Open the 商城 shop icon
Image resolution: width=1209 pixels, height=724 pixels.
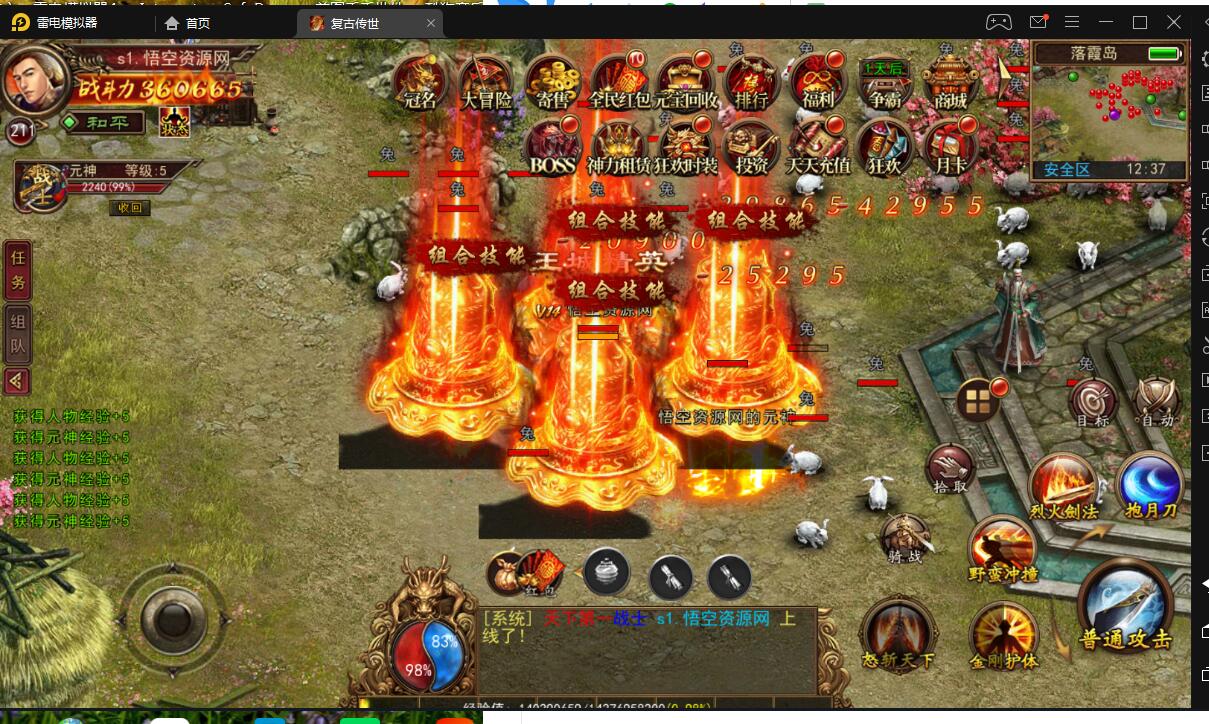pyautogui.click(x=950, y=80)
